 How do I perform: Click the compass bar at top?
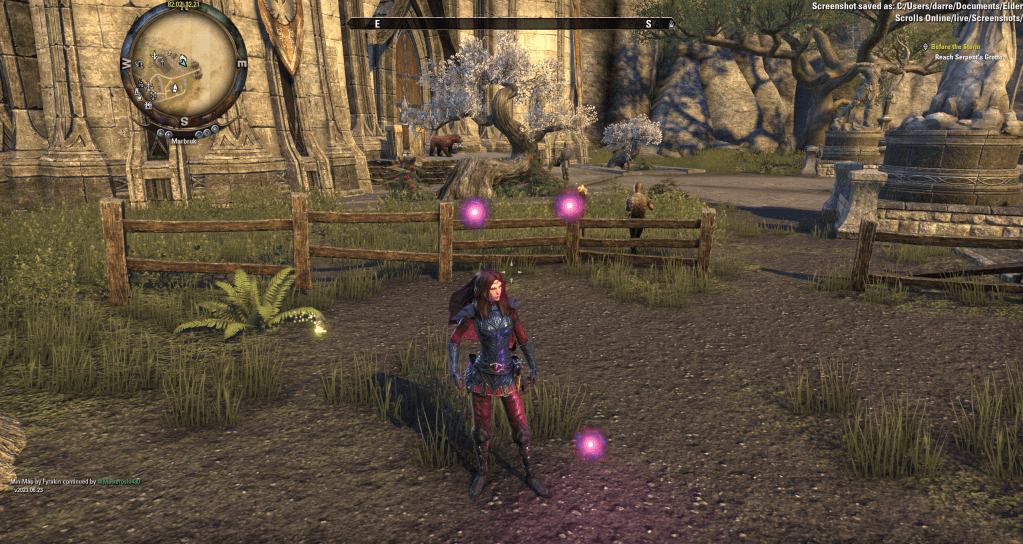point(512,23)
